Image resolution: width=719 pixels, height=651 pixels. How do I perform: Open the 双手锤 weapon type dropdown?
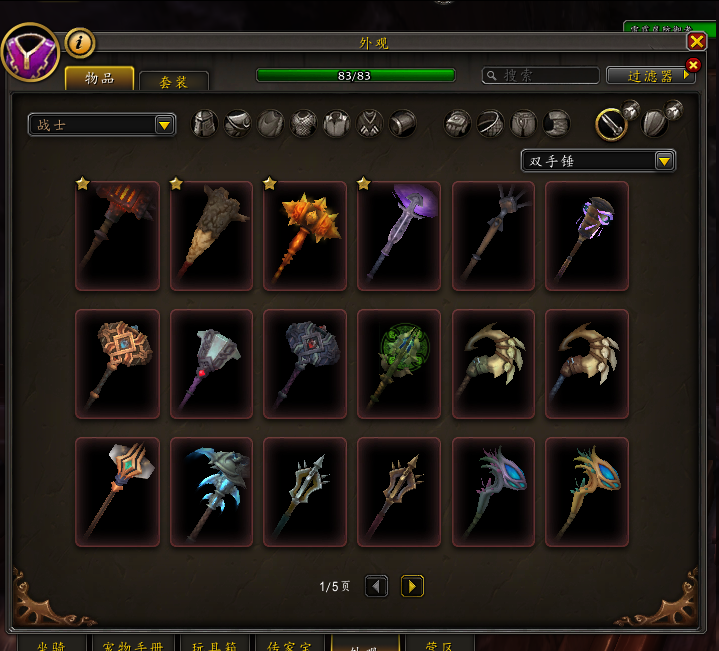tap(598, 161)
